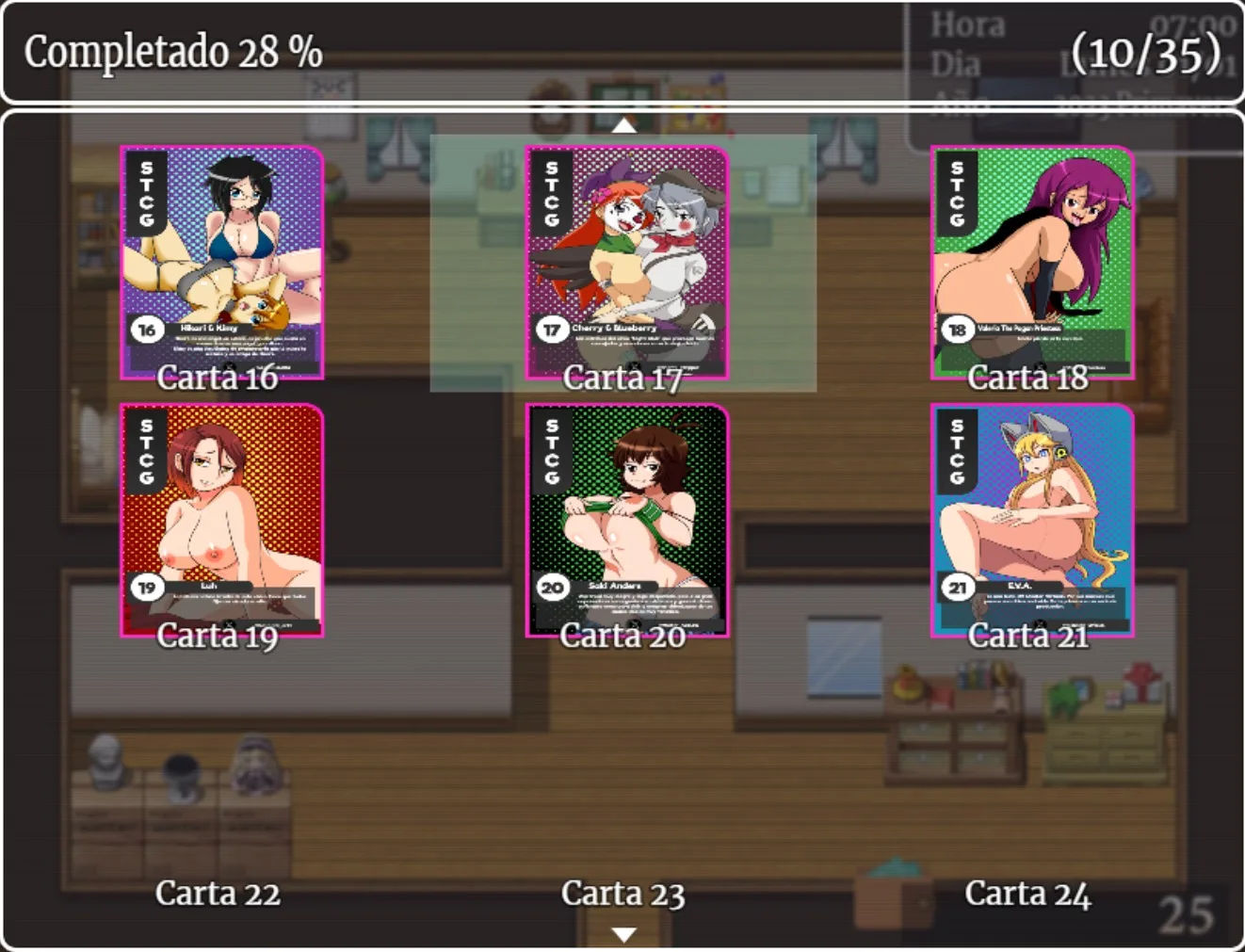Select the Carta 24 entry
Screen dimensions: 1245x952
(x=1027, y=893)
